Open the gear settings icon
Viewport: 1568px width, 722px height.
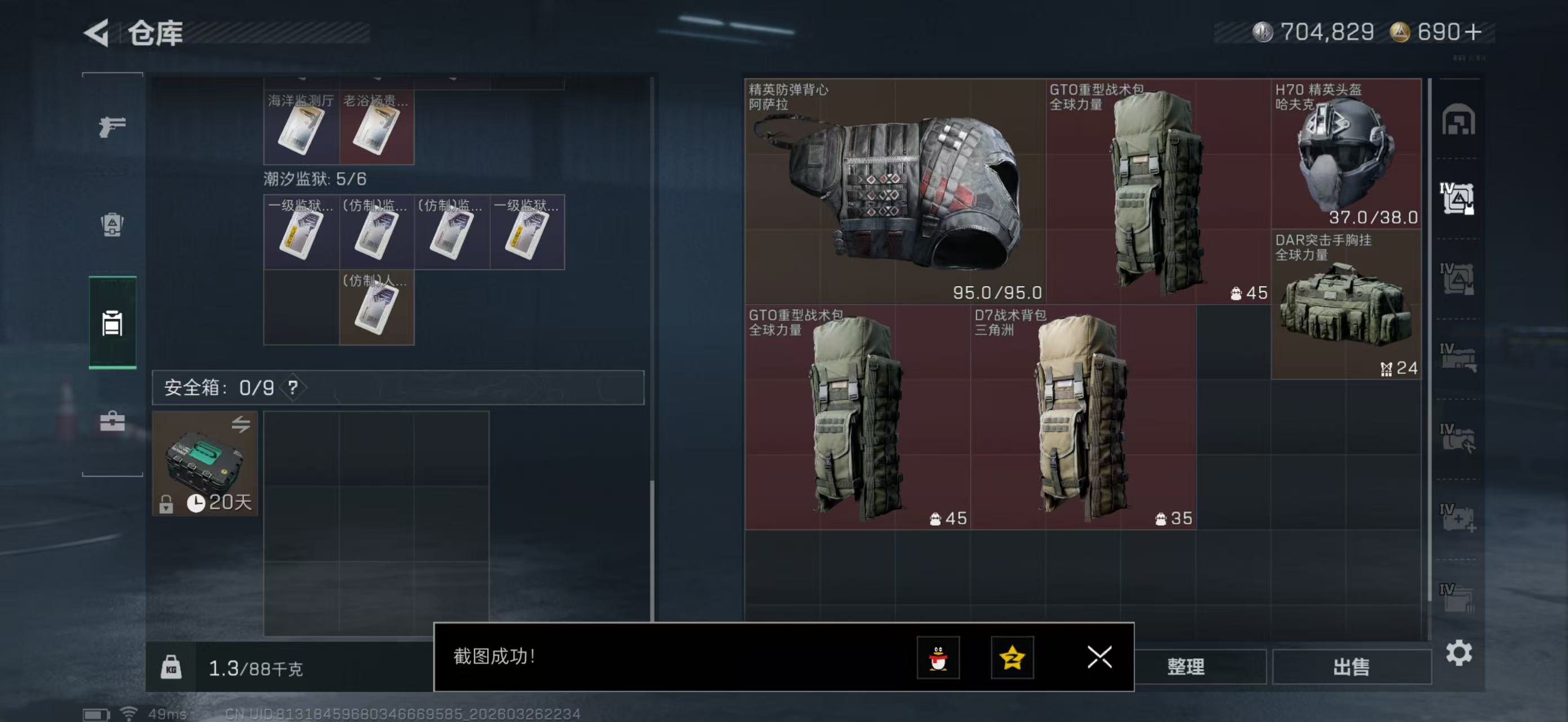(x=1458, y=653)
